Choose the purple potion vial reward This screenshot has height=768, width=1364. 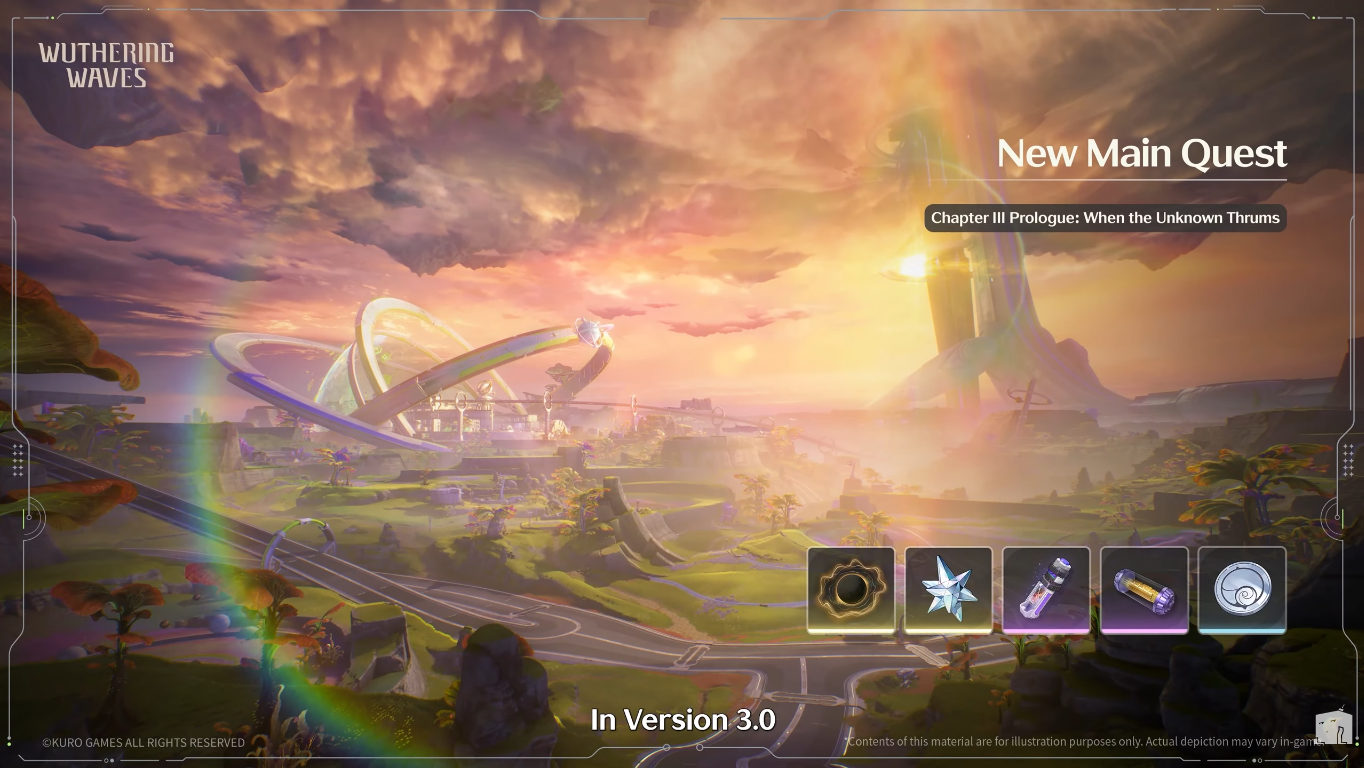[1046, 590]
